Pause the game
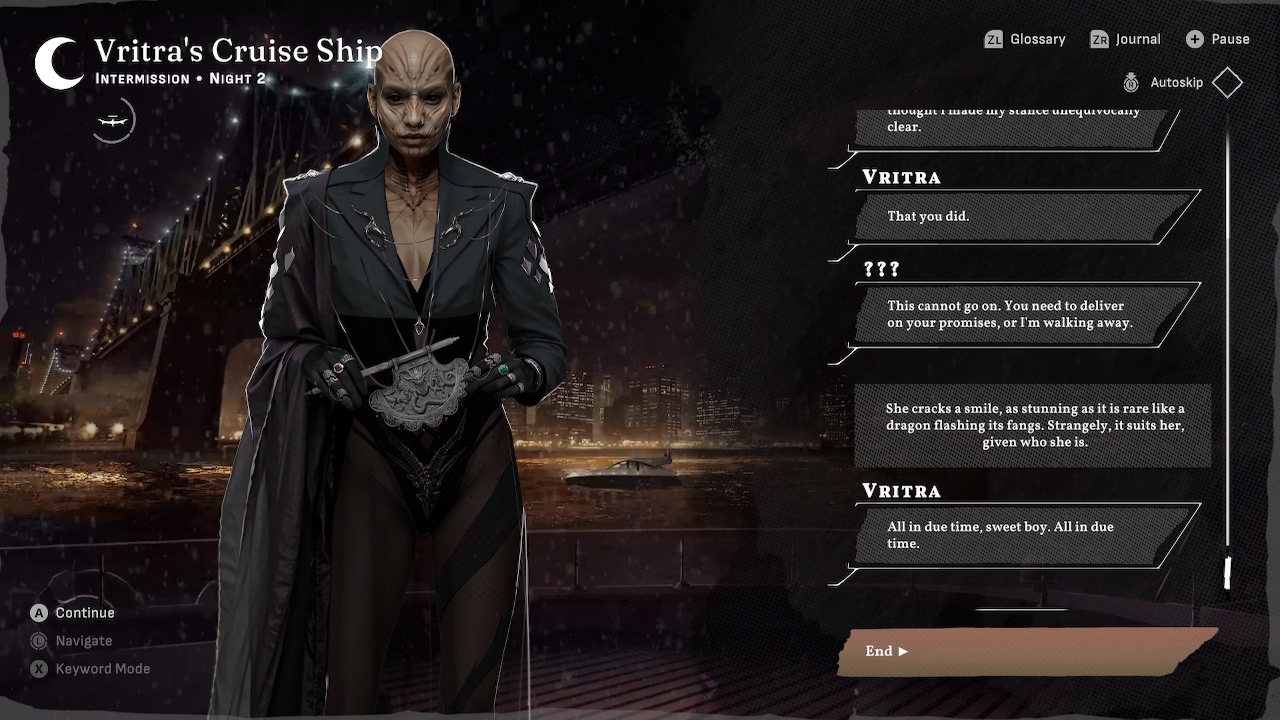The width and height of the screenshot is (1280, 720). click(1217, 39)
